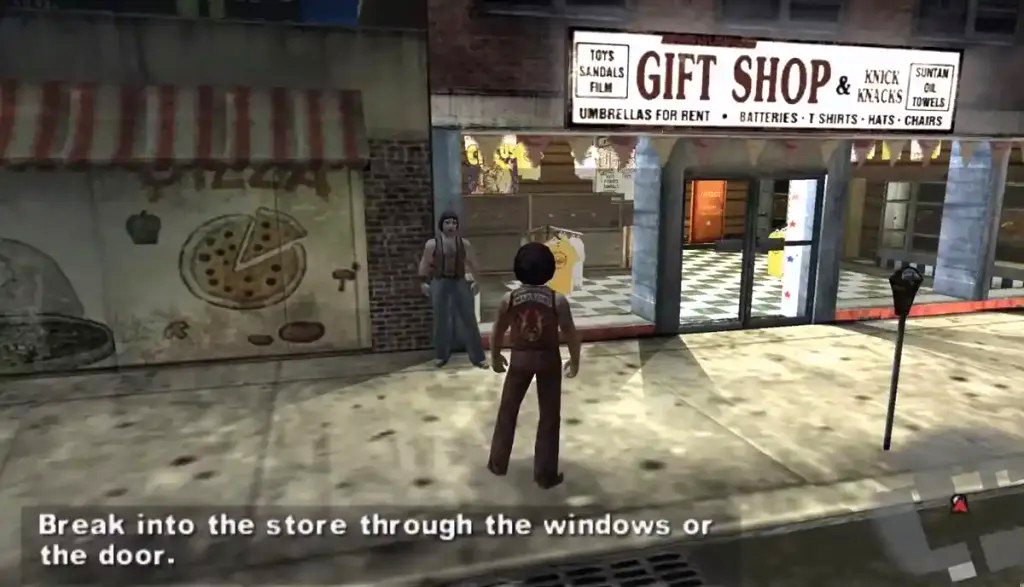Select the red player arrow on the minimap

tap(959, 504)
